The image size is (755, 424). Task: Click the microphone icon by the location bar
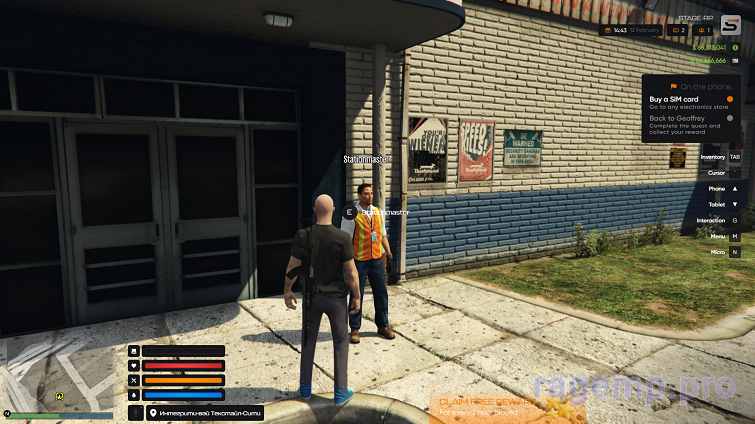(135, 413)
